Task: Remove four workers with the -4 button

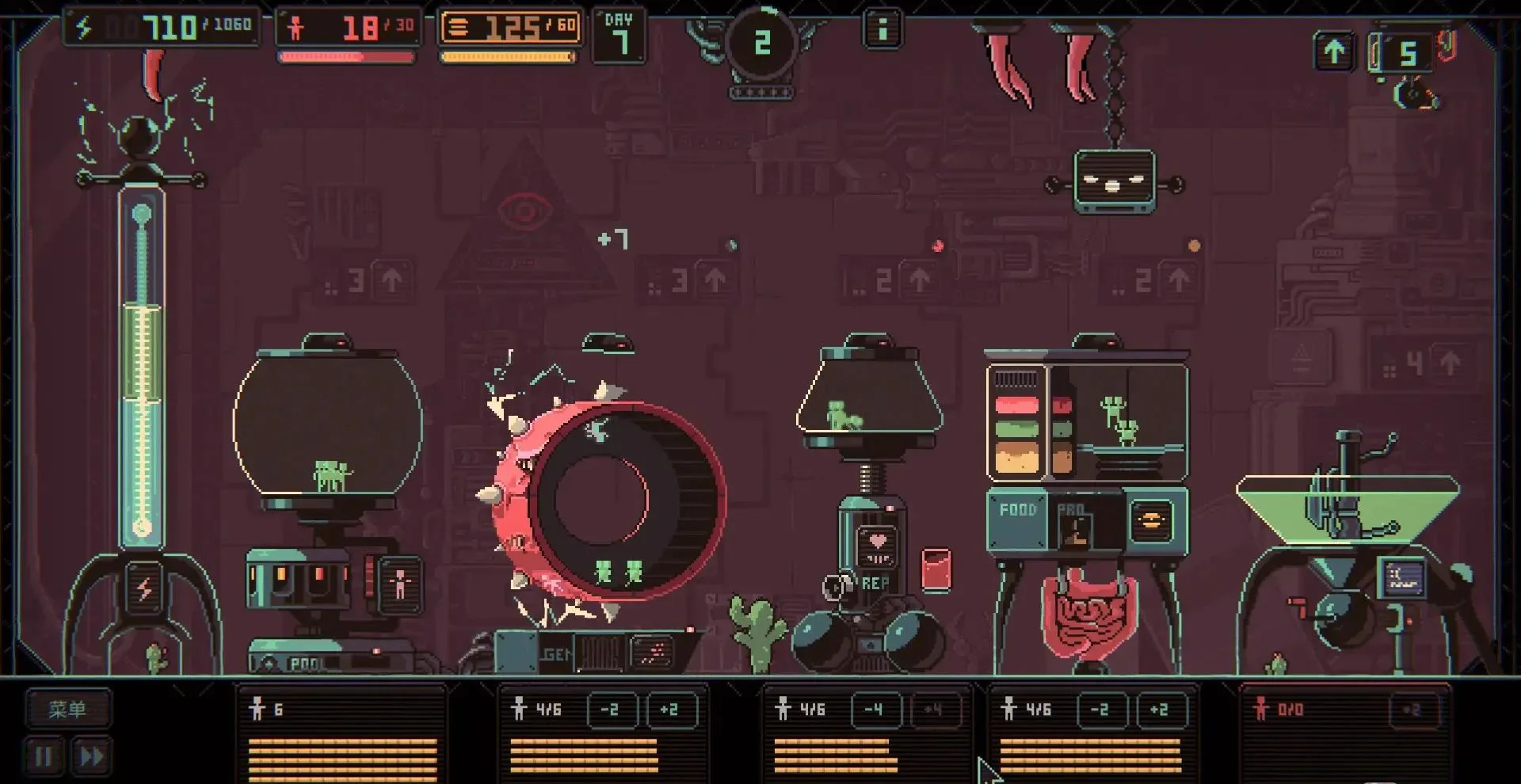Action: tap(875, 710)
